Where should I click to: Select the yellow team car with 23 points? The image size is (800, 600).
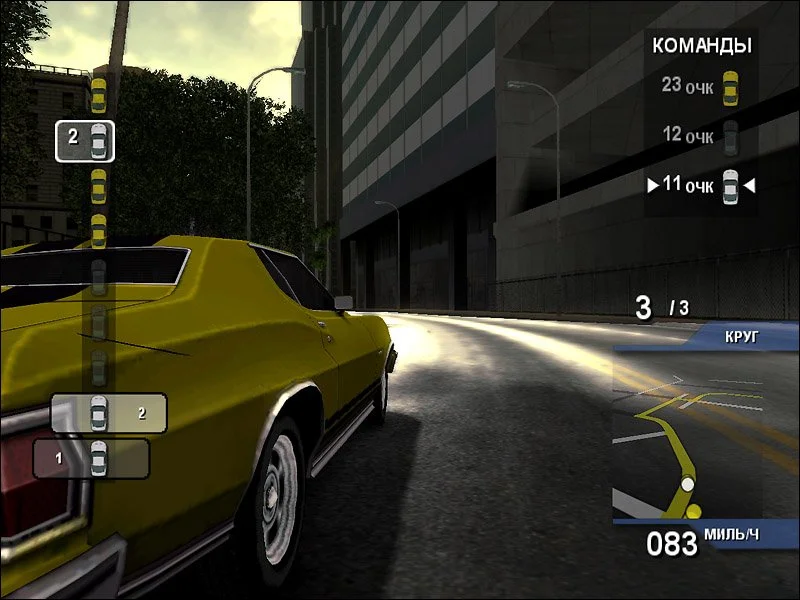[731, 86]
